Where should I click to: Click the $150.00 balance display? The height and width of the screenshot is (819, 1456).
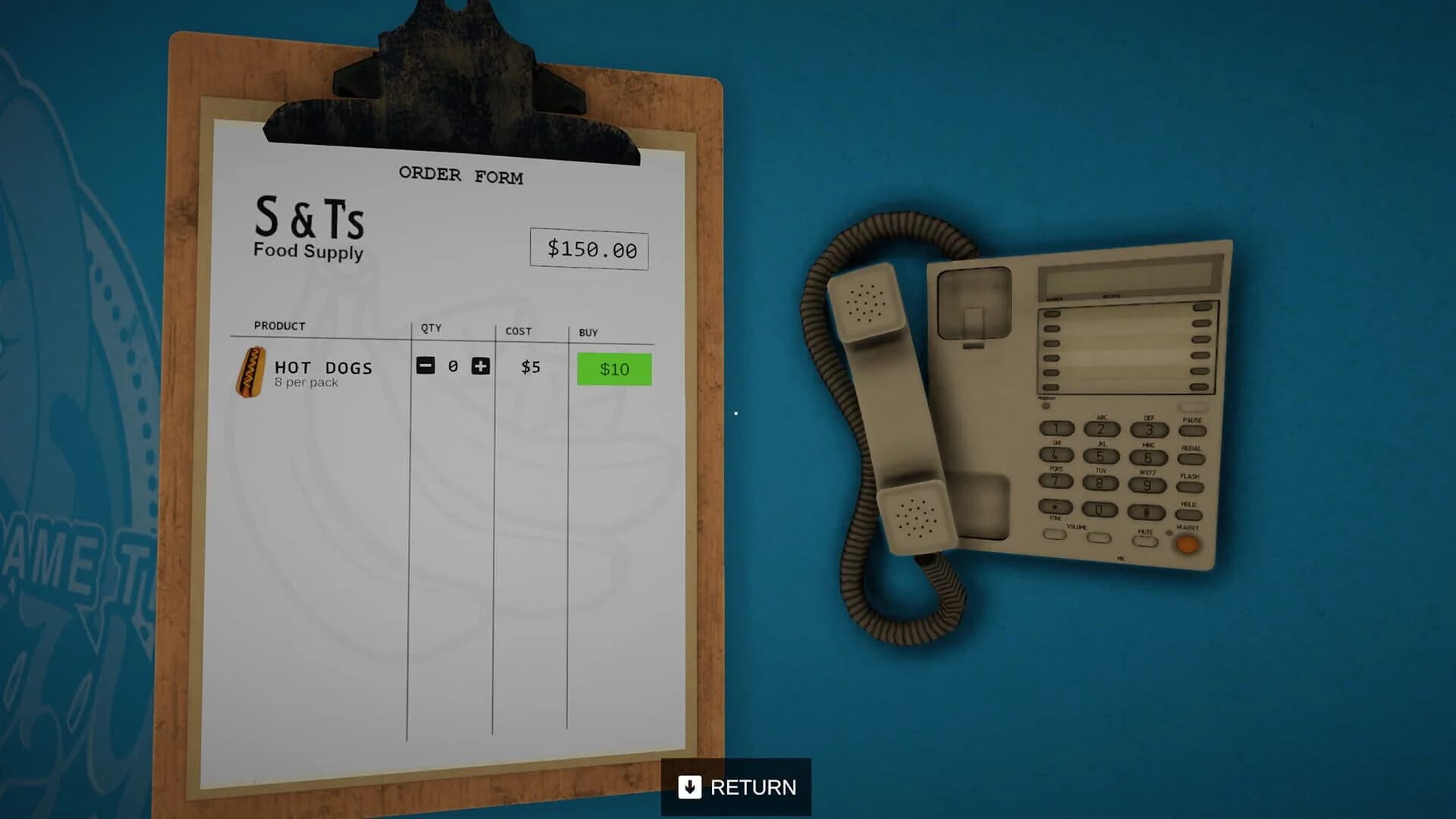click(588, 249)
